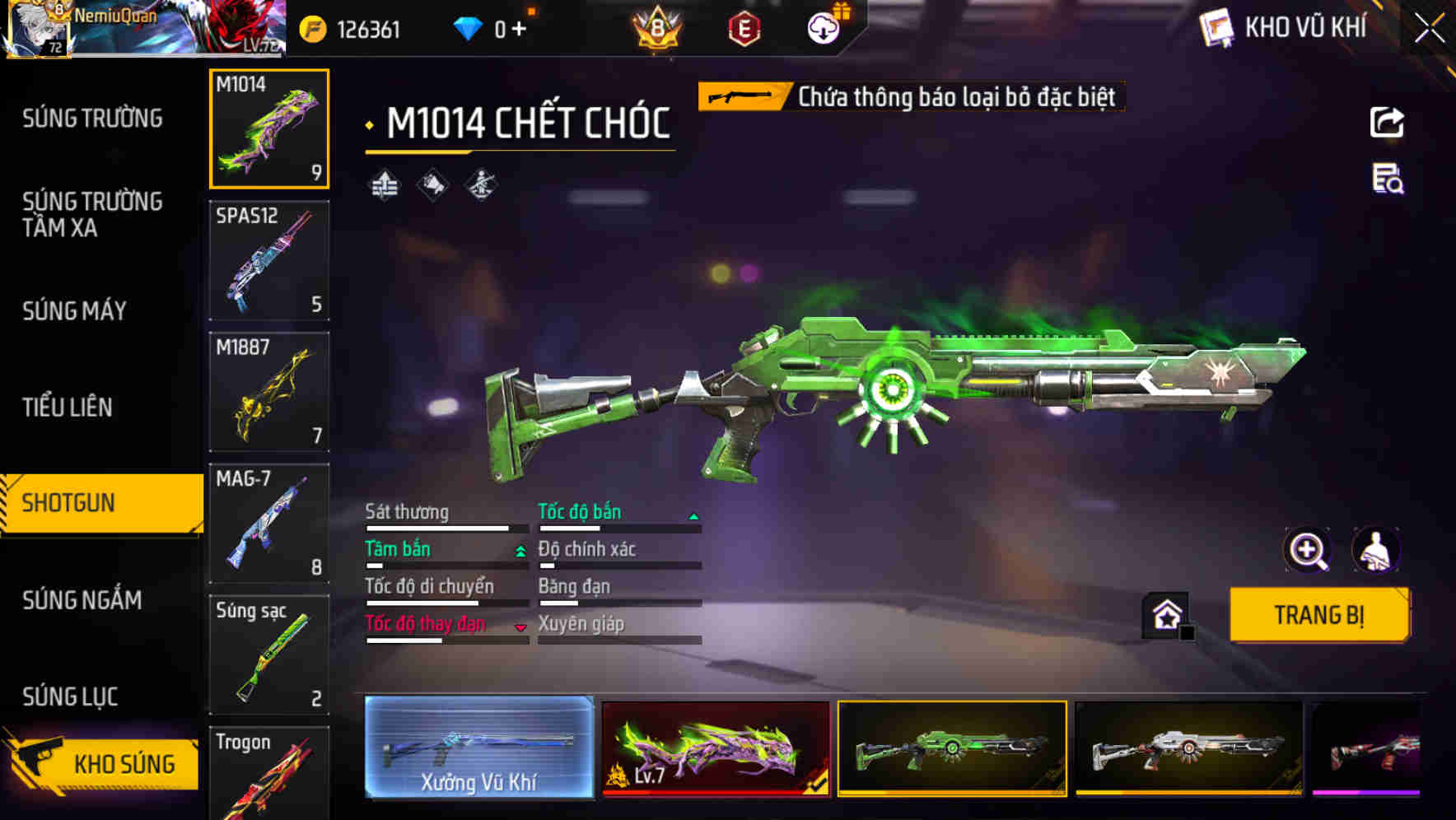This screenshot has height=820, width=1456.
Task: Close the weapon vault screen
Action: (x=1430, y=28)
